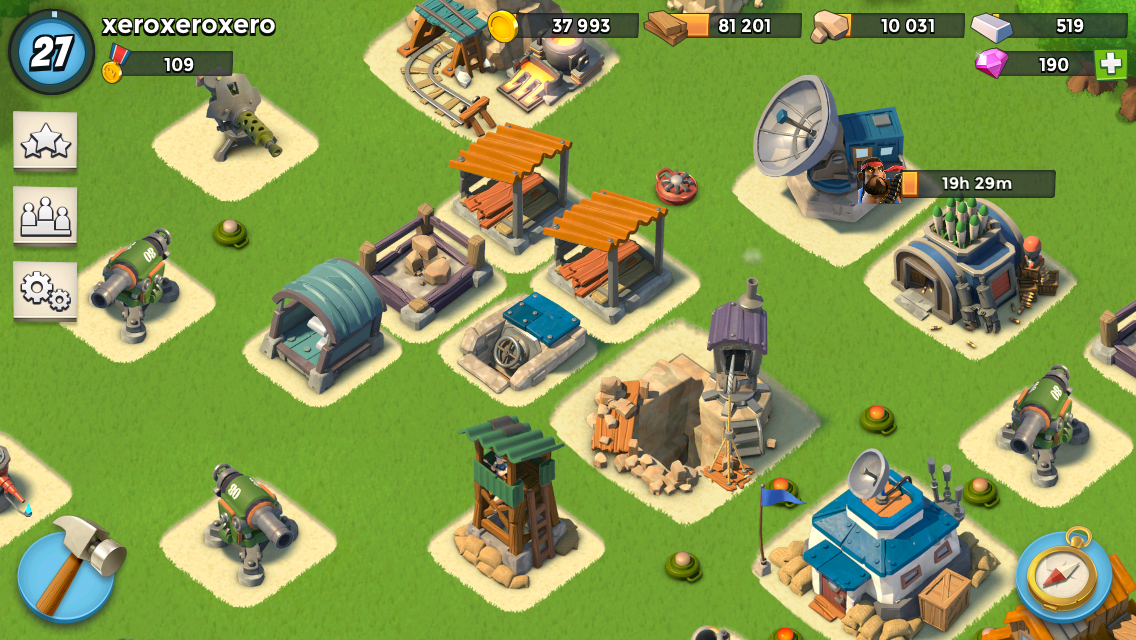Screen dimensions: 1136x640
Task: Check the victory points medal counter
Action: click(x=168, y=65)
